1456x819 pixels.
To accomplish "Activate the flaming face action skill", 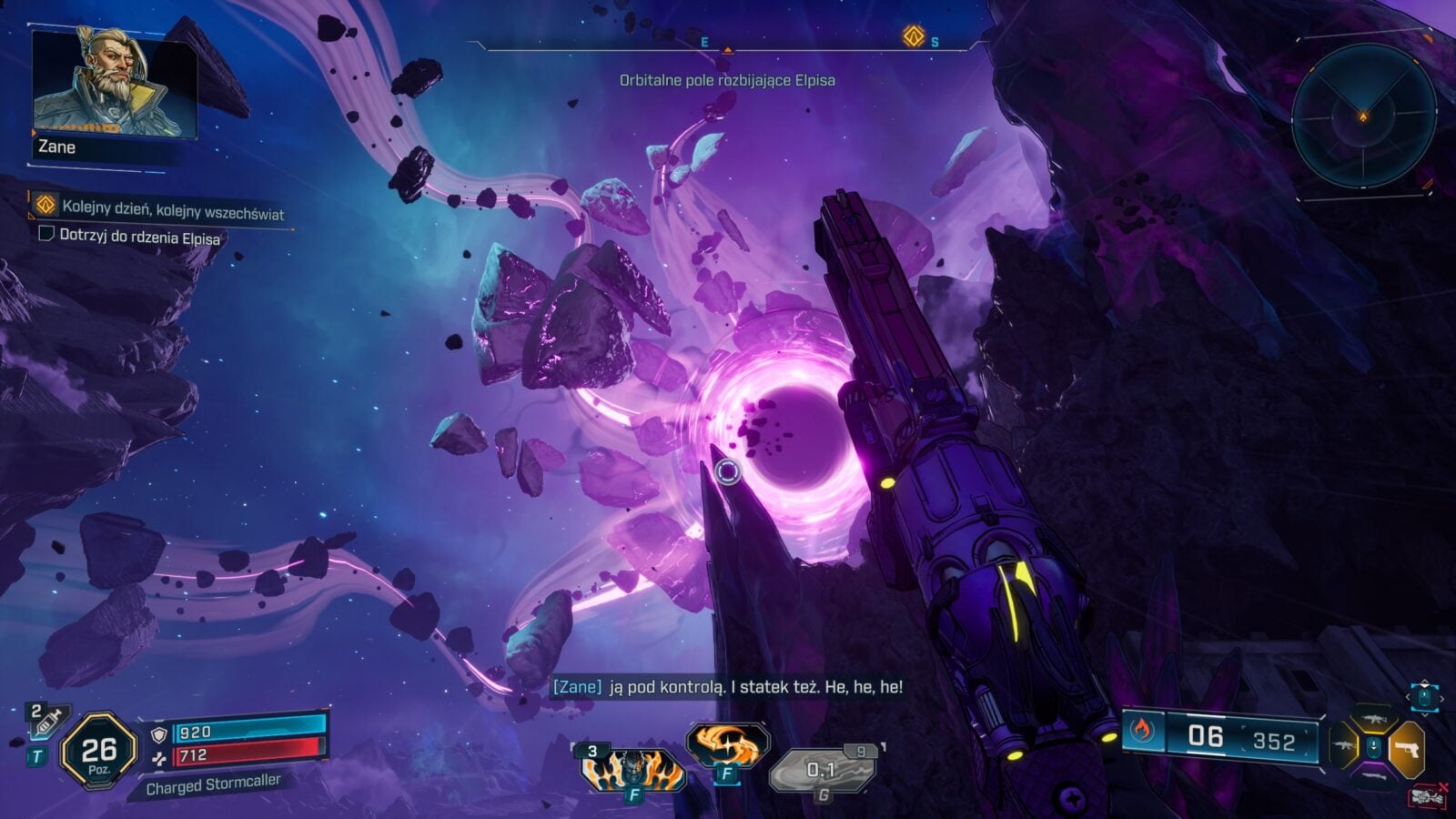I will [632, 767].
